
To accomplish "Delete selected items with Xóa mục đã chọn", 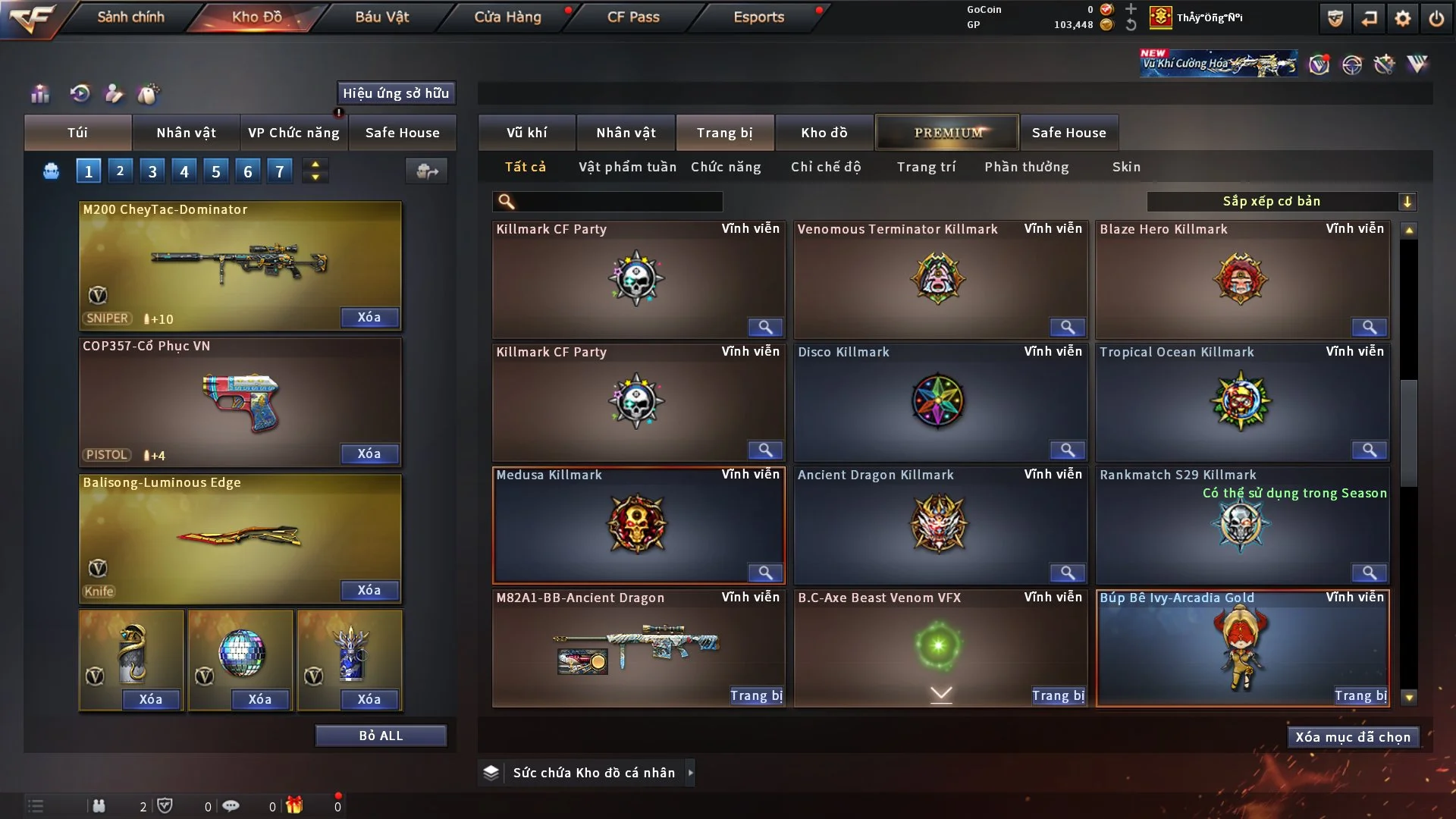I will [x=1352, y=737].
